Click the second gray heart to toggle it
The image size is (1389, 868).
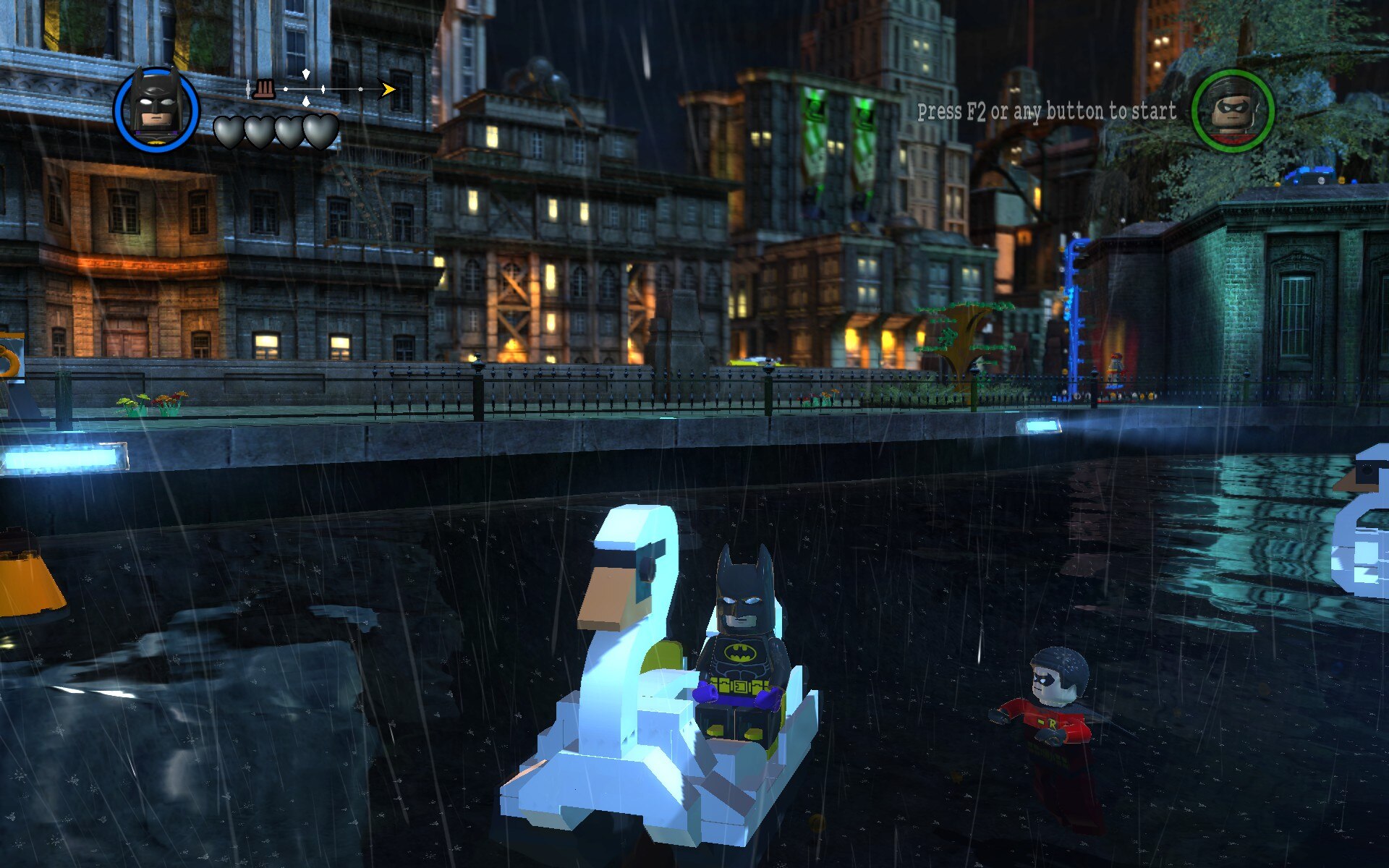click(x=258, y=132)
